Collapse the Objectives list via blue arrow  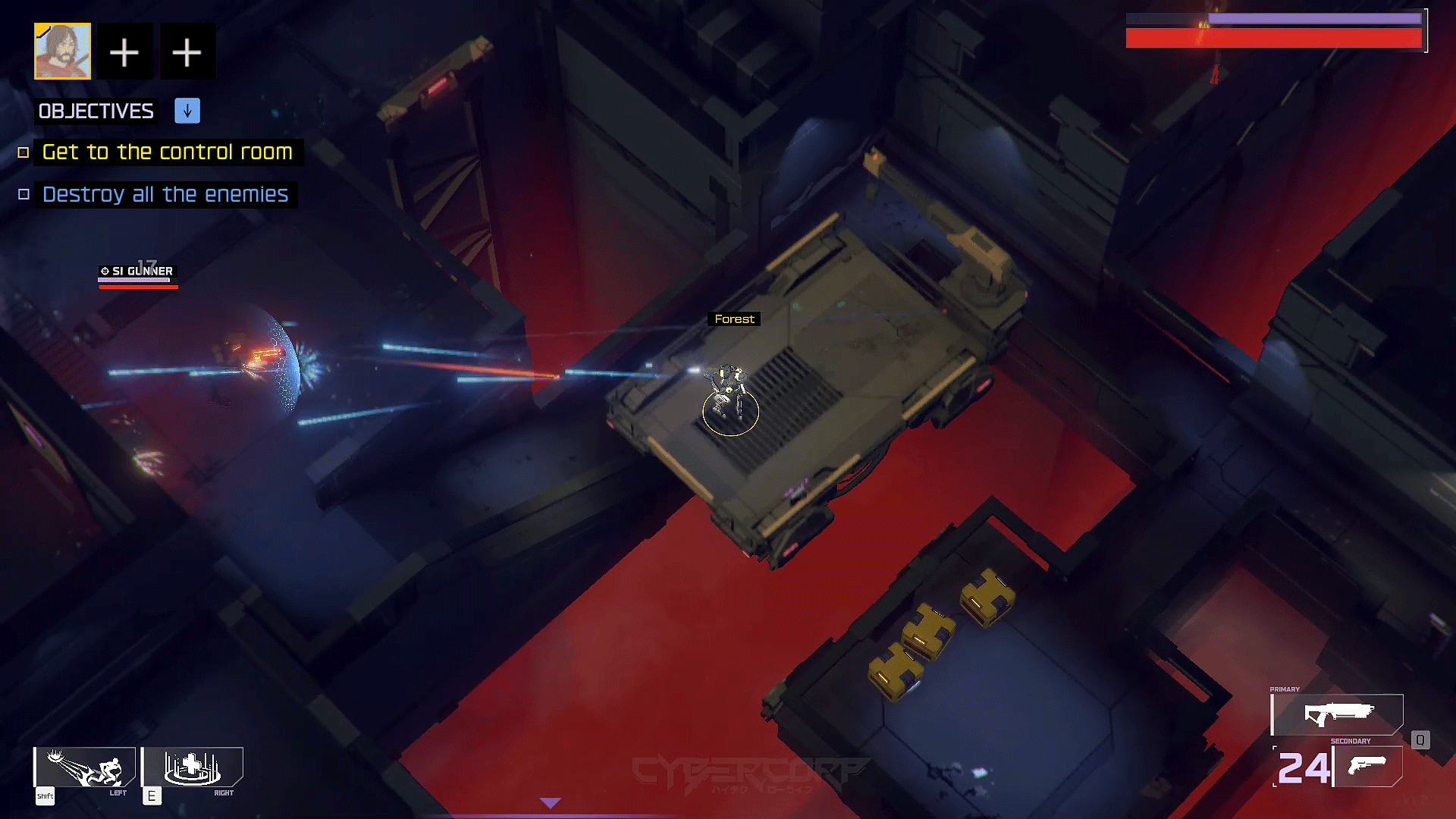pos(186,111)
